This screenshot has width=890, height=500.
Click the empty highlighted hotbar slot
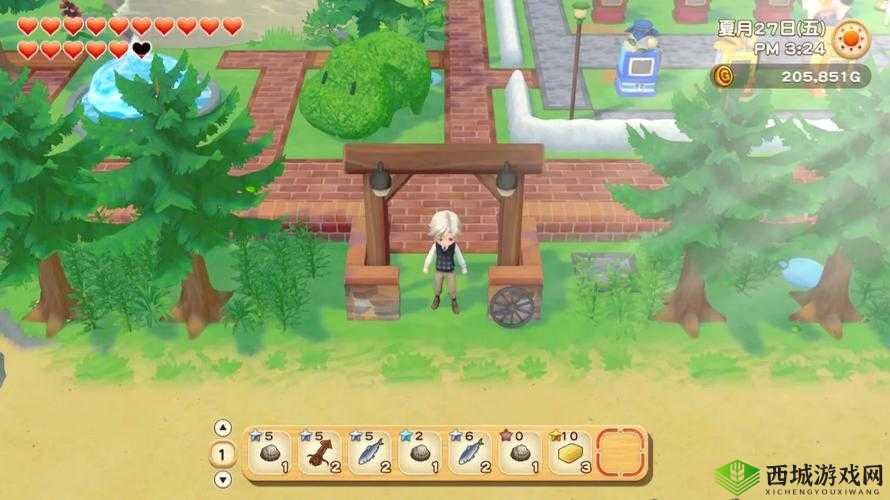(620, 453)
